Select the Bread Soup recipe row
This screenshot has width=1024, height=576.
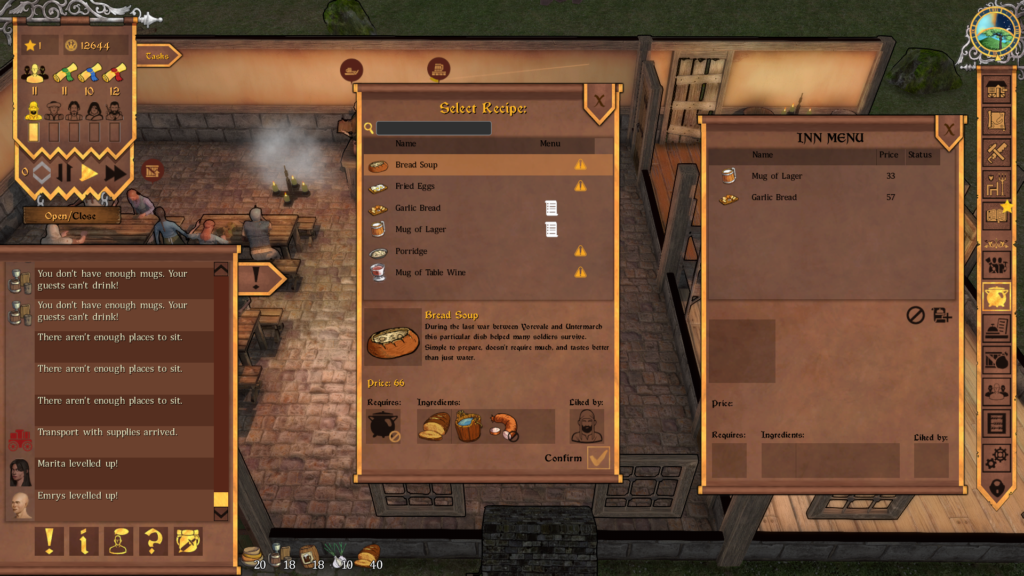470,165
